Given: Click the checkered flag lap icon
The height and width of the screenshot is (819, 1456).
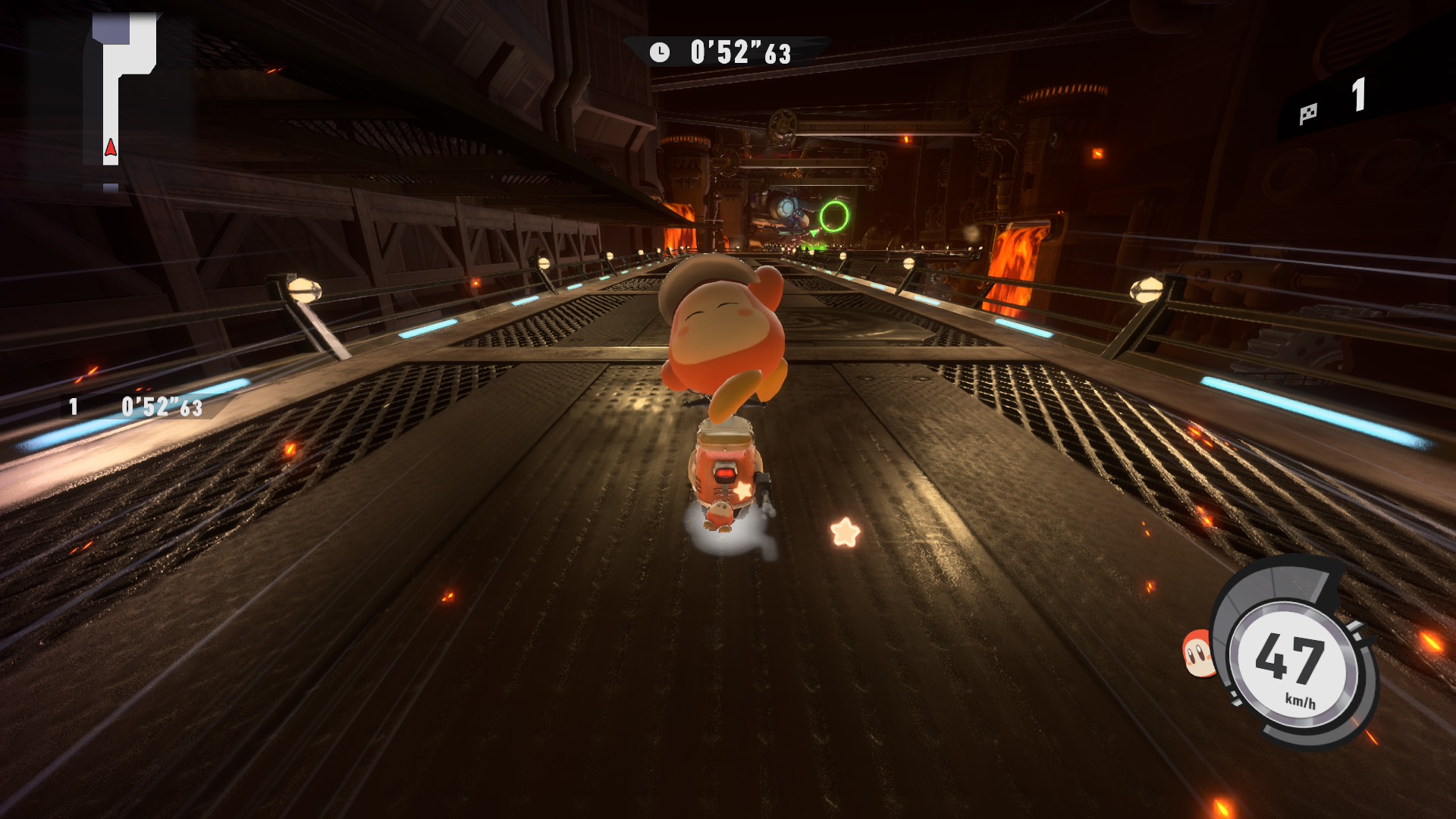Looking at the screenshot, I should 1308,115.
